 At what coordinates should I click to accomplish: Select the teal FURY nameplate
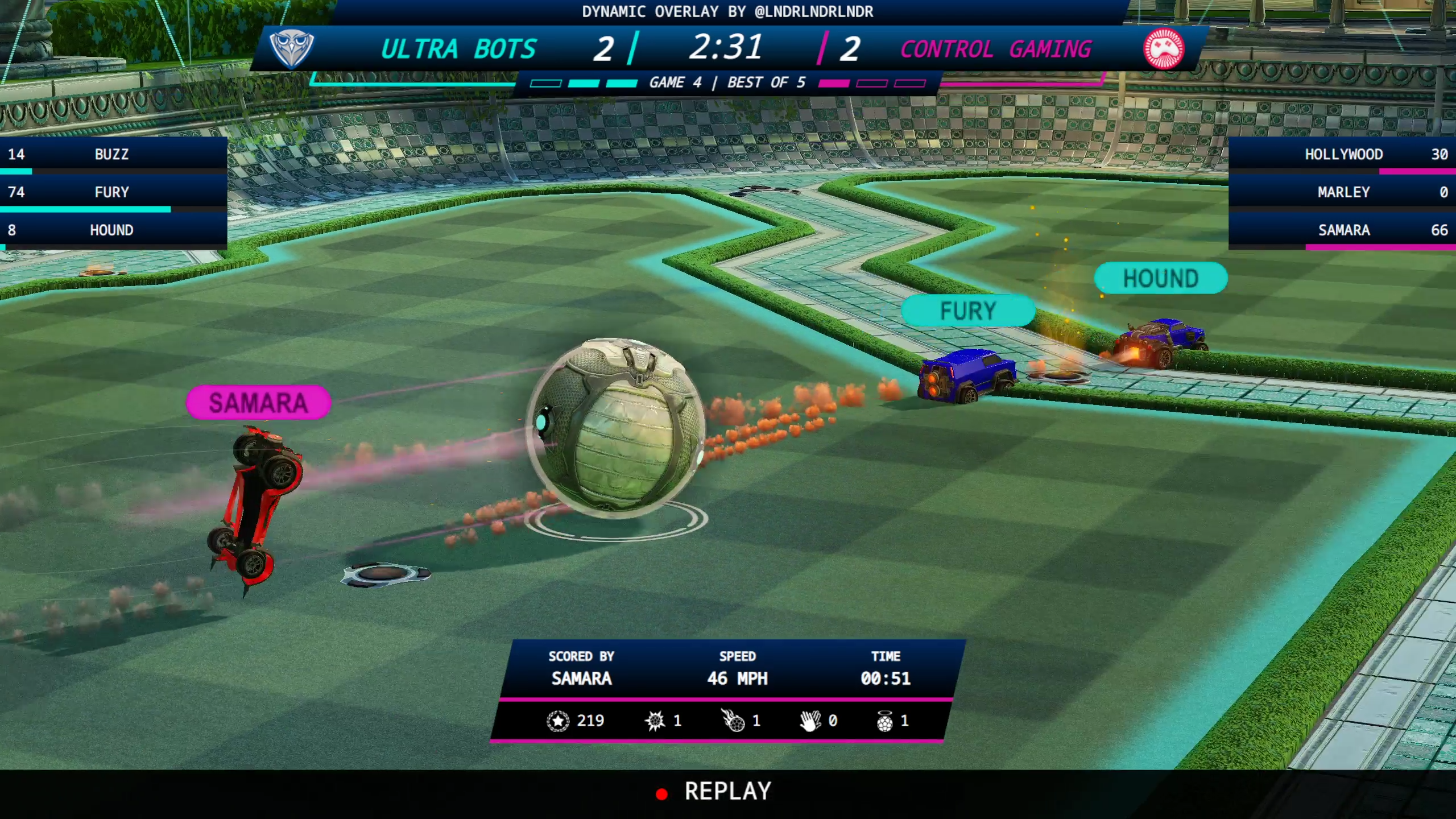pos(968,311)
